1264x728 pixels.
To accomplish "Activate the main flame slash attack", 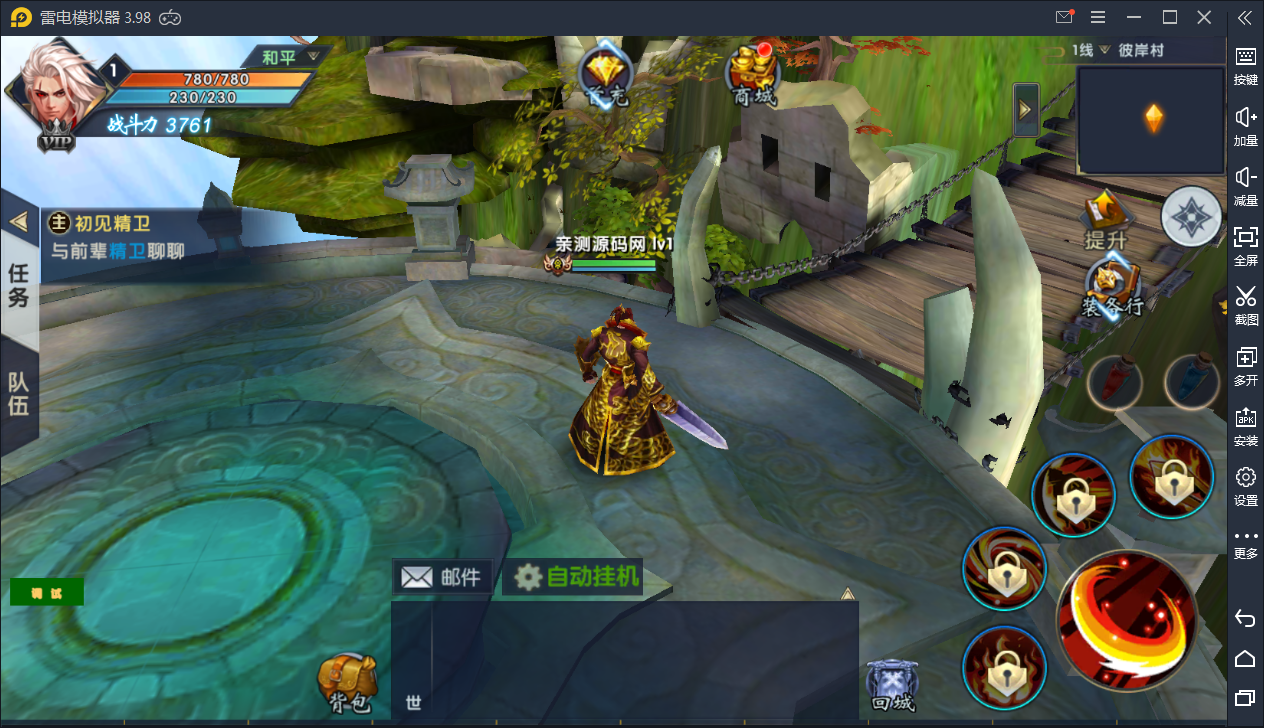I will 1126,619.
